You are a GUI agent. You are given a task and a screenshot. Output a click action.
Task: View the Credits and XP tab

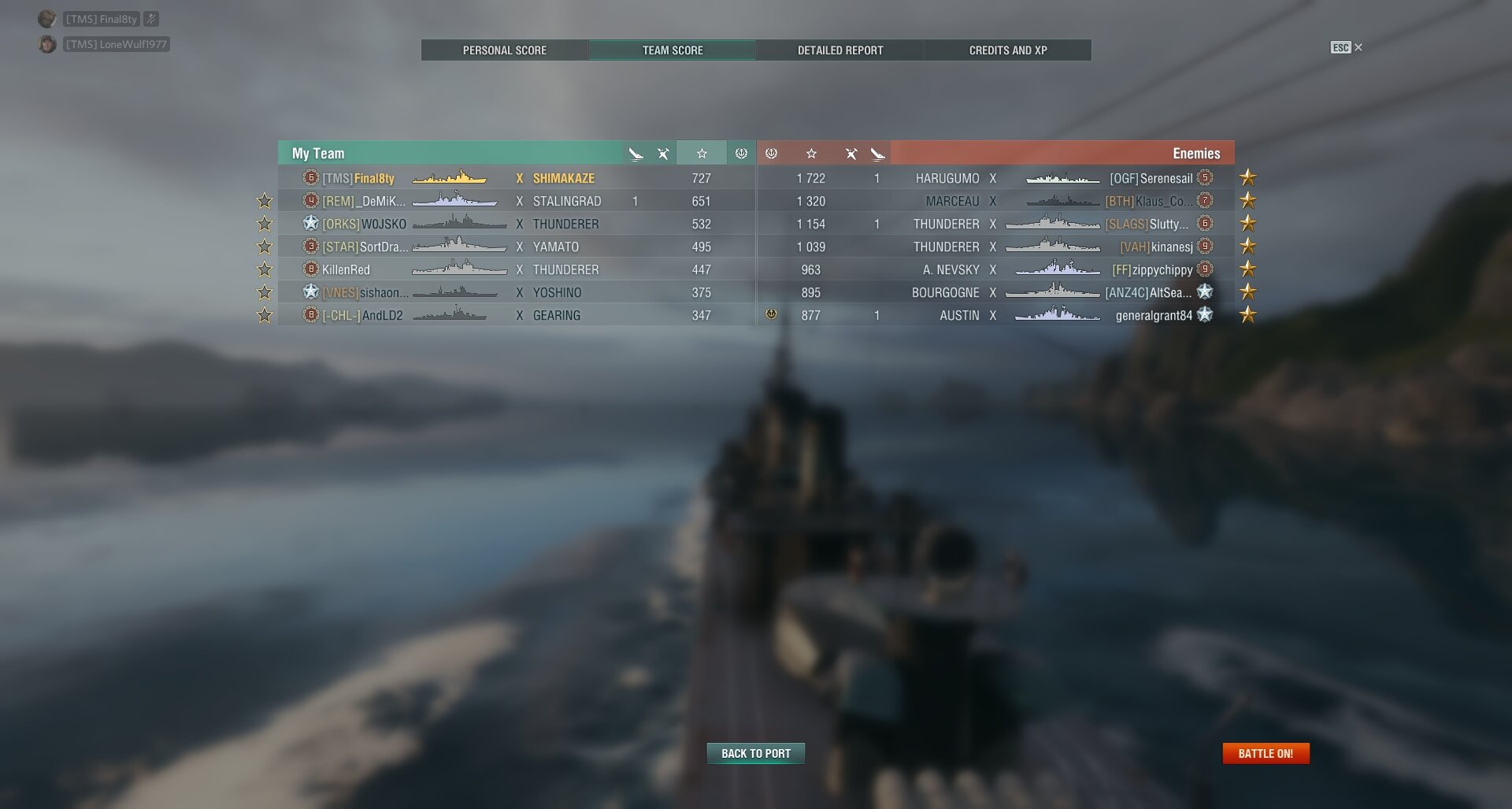click(x=1007, y=50)
